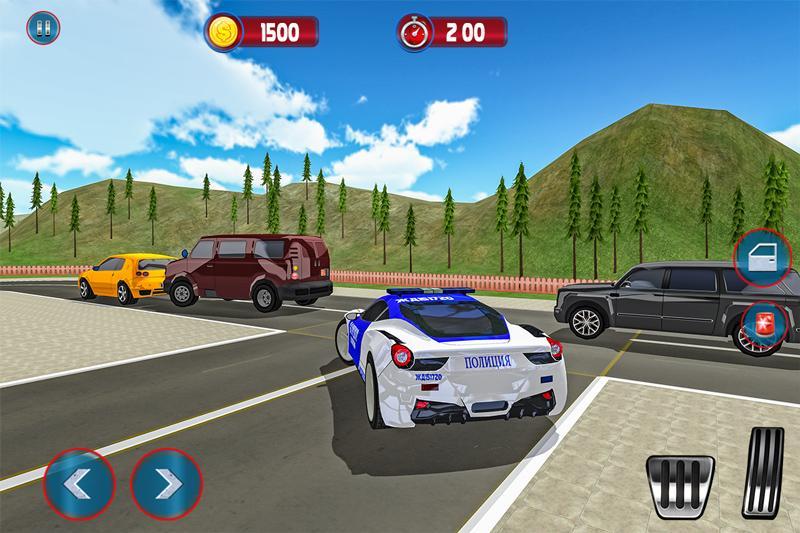
Task: Hit the brake pedal
Action: [x=679, y=484]
